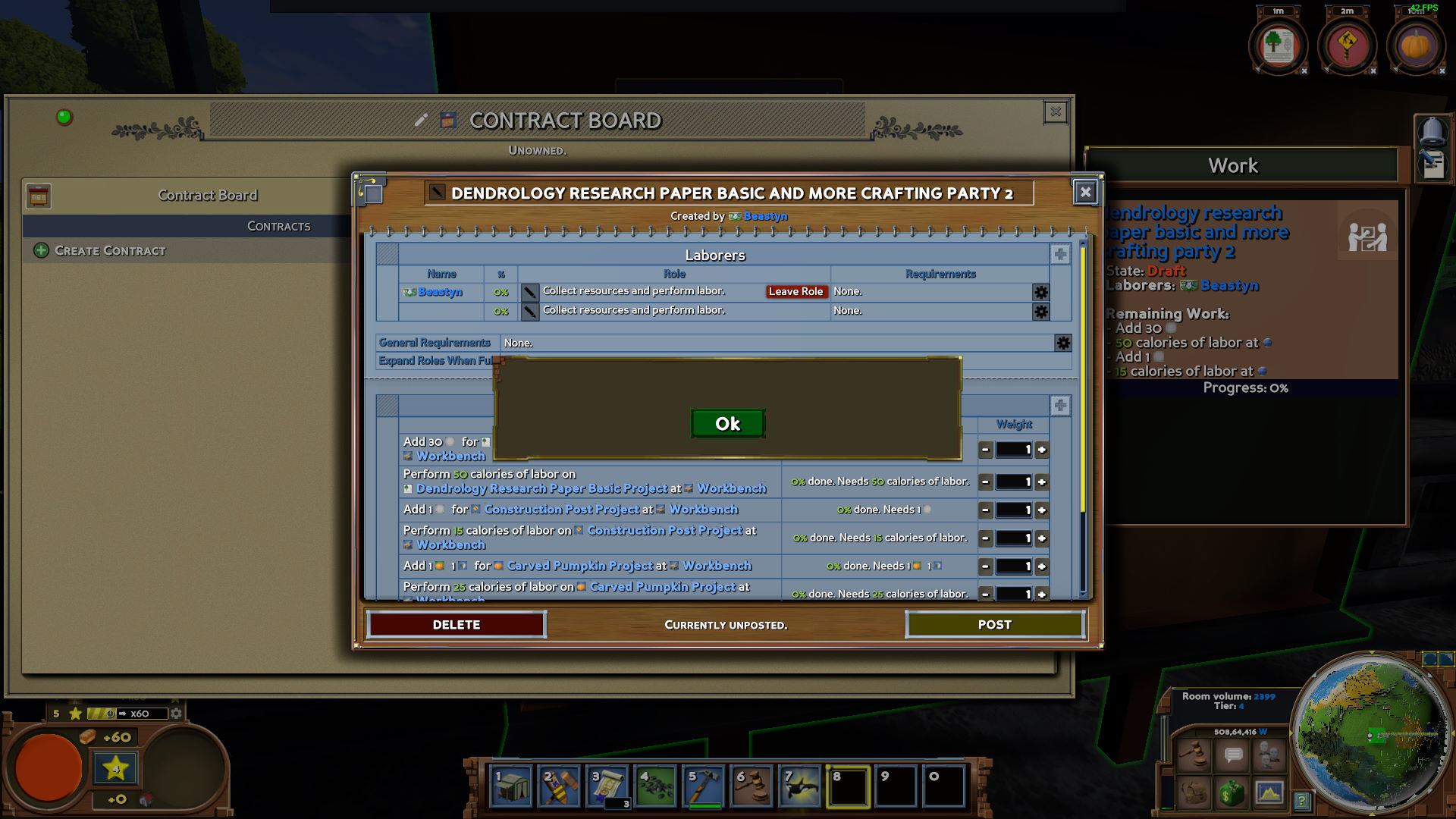Viewport: 1456px width, 819px height.
Task: Open the General Requirements gear options
Action: click(x=1062, y=343)
